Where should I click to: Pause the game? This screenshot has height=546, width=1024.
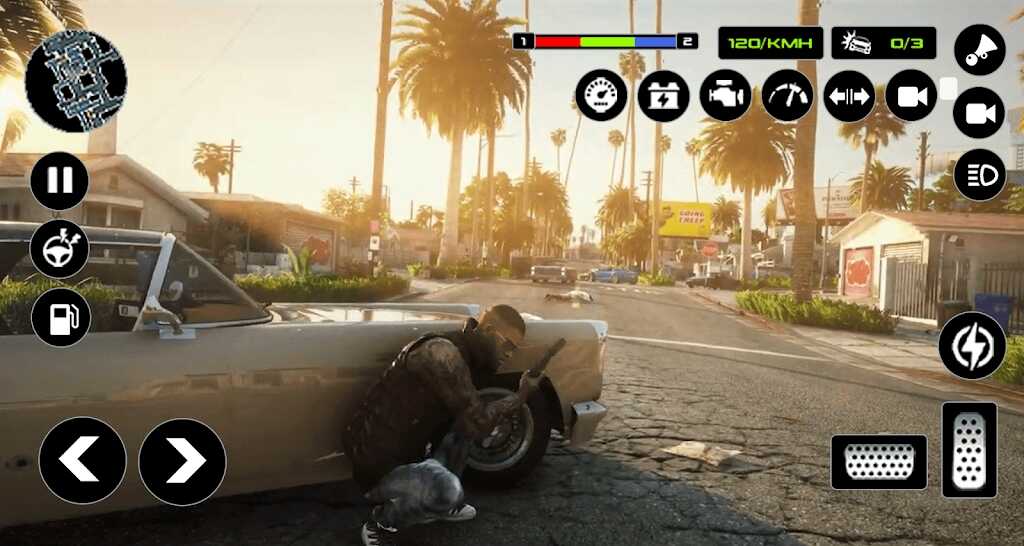pyautogui.click(x=60, y=181)
